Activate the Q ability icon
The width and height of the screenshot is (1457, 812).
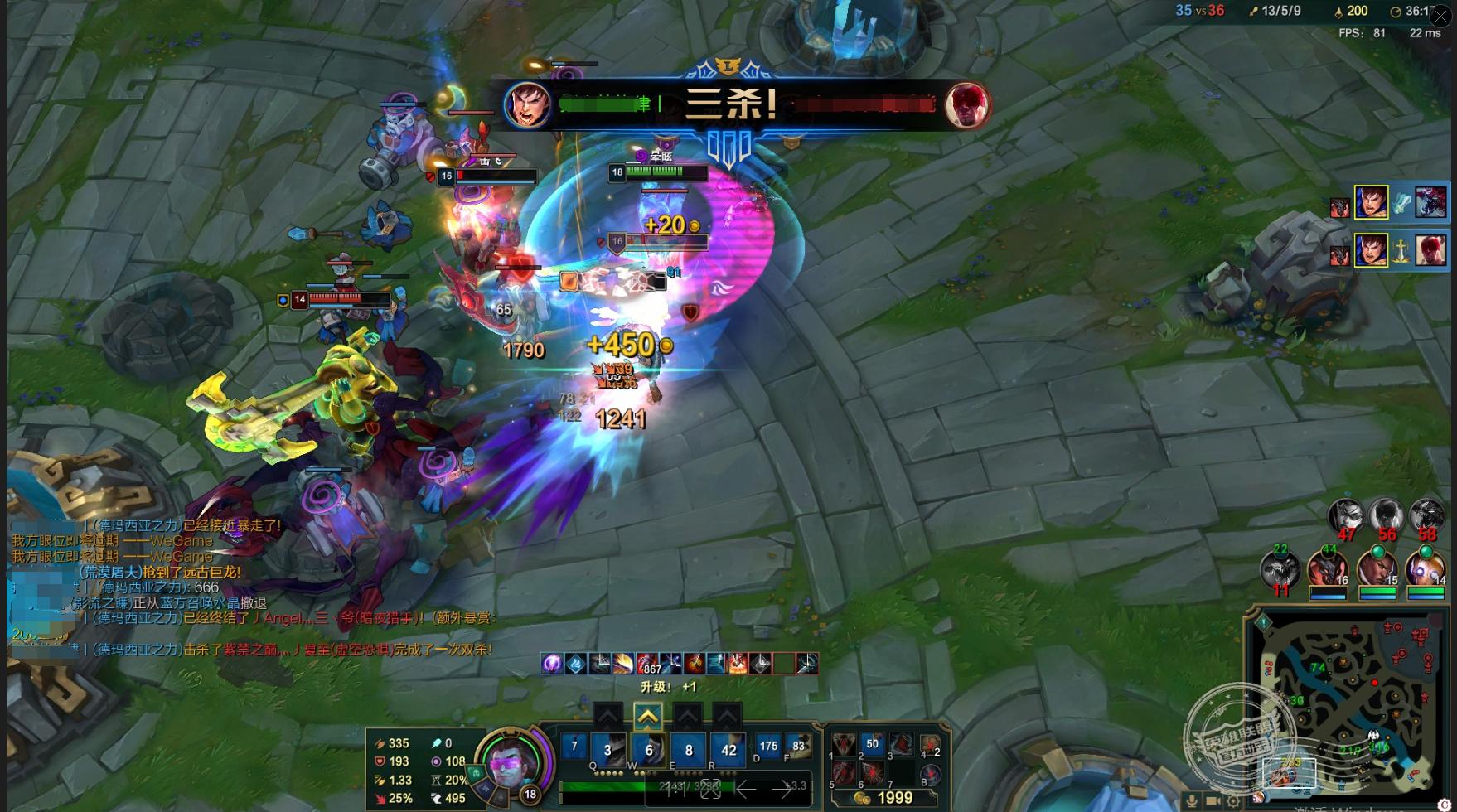coord(608,748)
